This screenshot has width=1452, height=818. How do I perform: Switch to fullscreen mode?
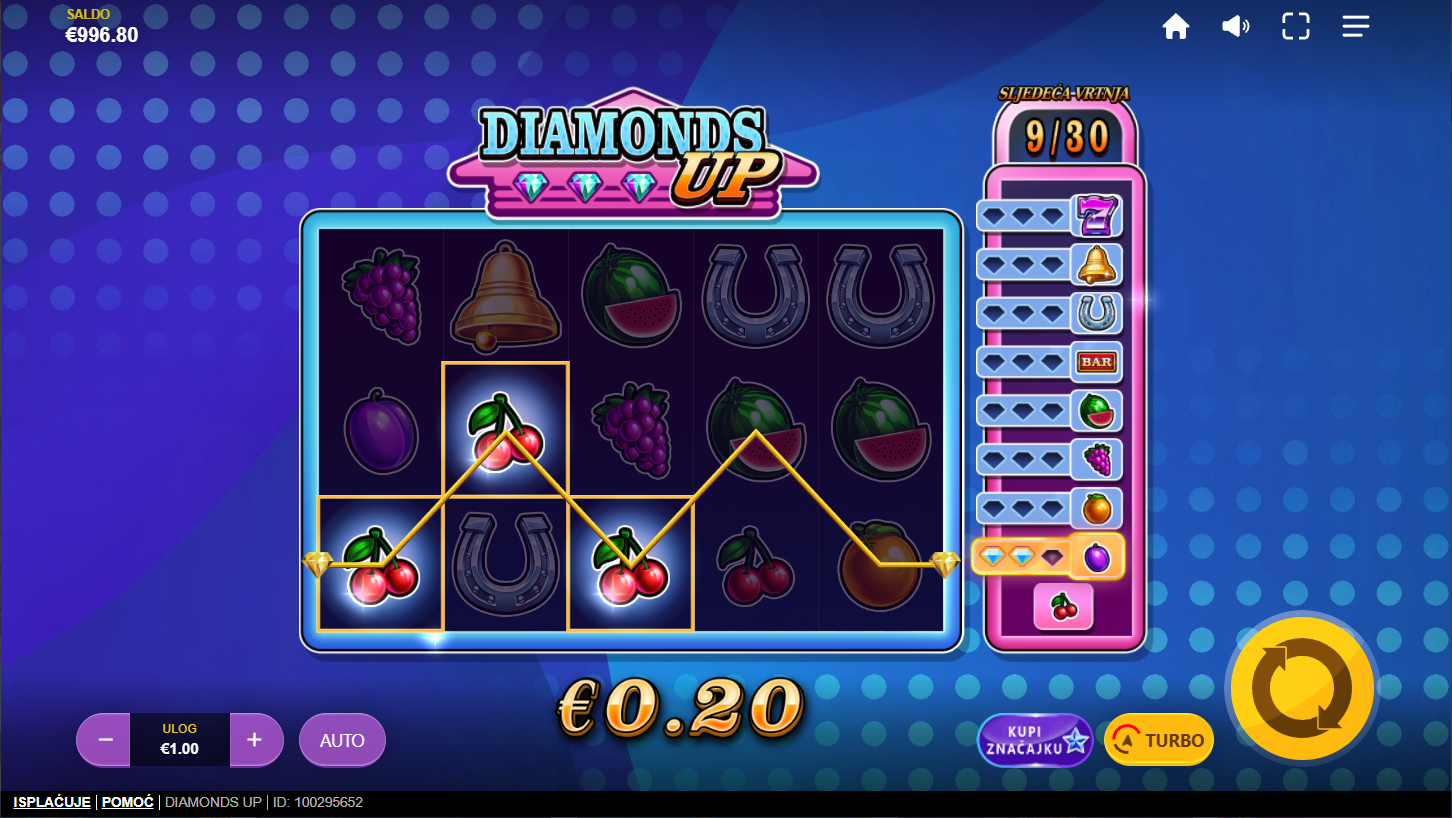point(1296,27)
